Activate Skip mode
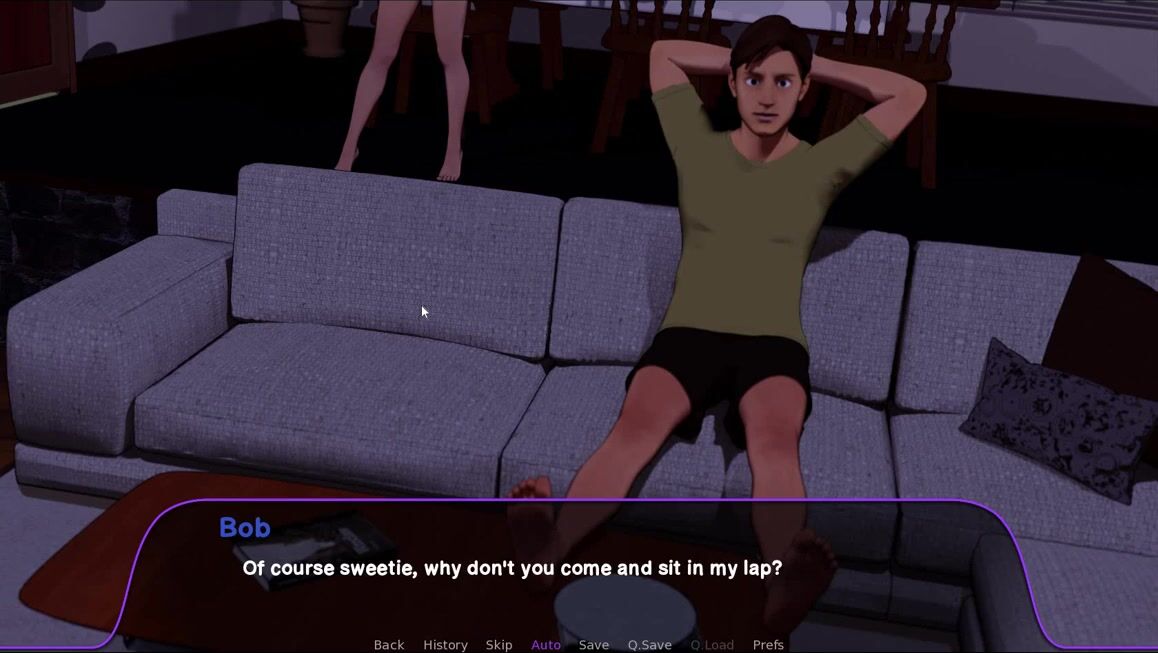Image resolution: width=1158 pixels, height=653 pixels. click(499, 645)
